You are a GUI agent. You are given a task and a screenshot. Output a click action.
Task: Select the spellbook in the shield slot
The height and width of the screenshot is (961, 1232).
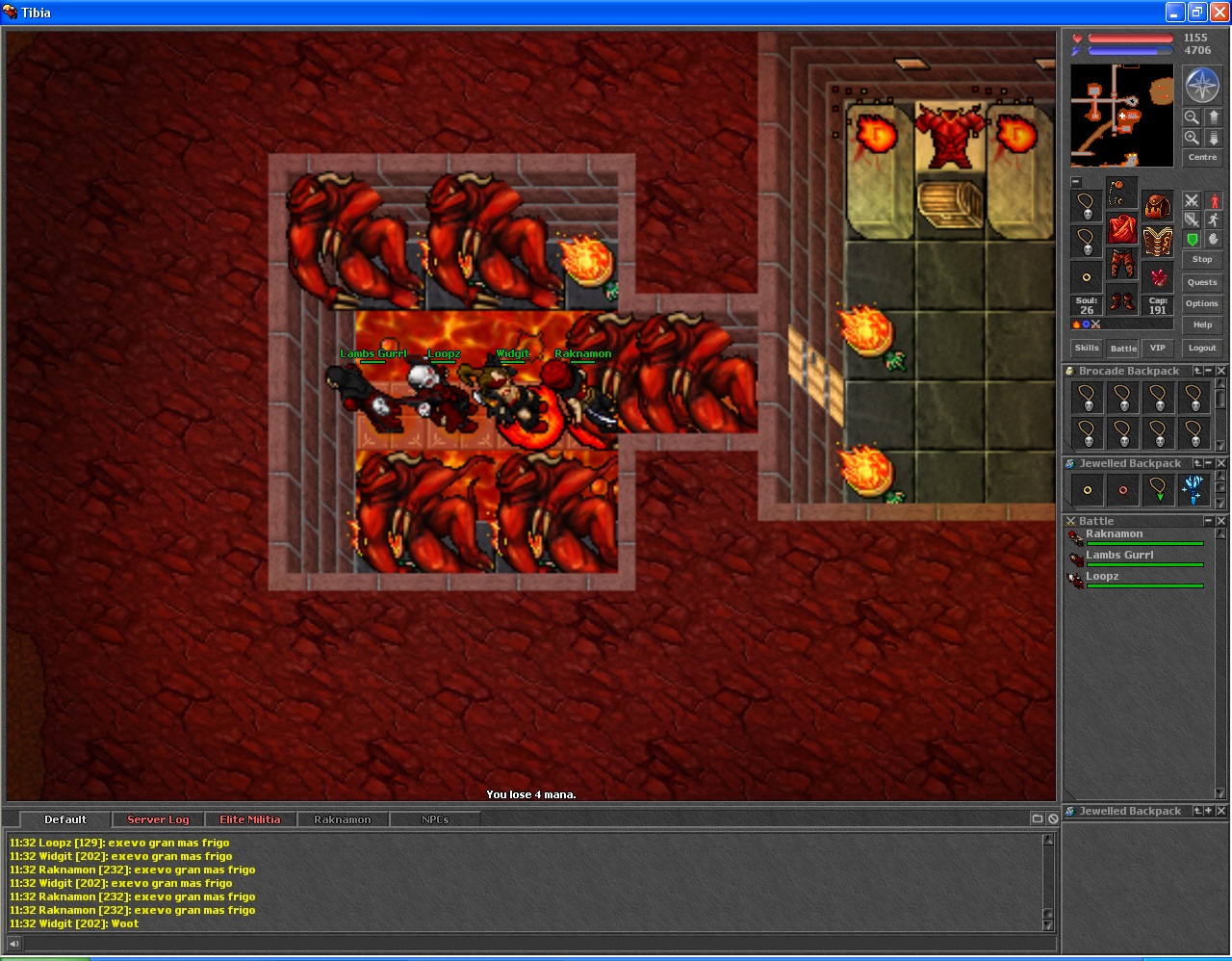[1158, 241]
